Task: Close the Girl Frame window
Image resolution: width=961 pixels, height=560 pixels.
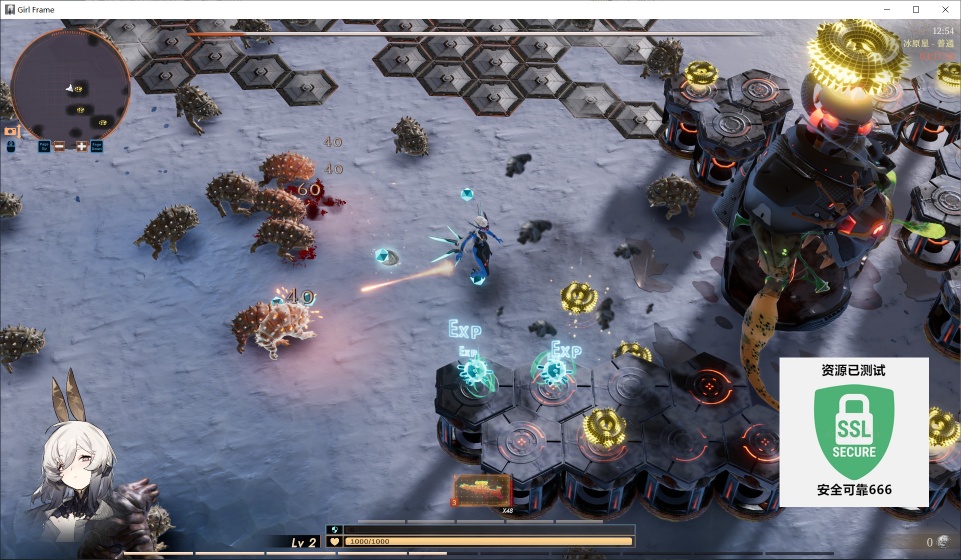Action: point(945,9)
